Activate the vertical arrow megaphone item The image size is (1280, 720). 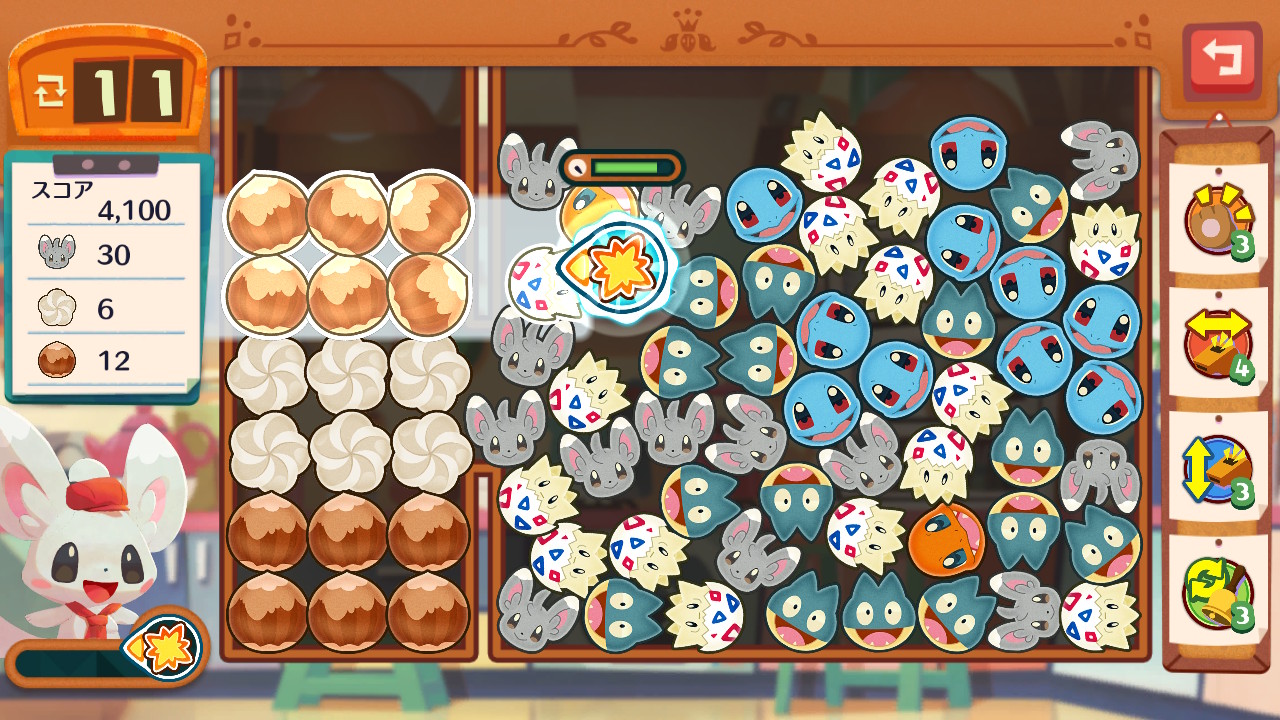tap(1217, 468)
